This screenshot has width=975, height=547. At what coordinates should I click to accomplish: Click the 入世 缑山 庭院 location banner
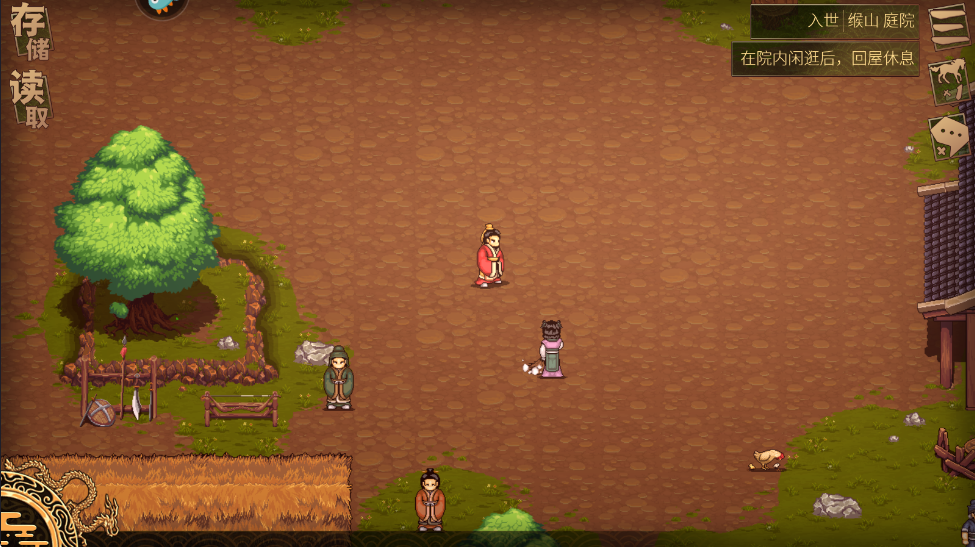[x=834, y=20]
